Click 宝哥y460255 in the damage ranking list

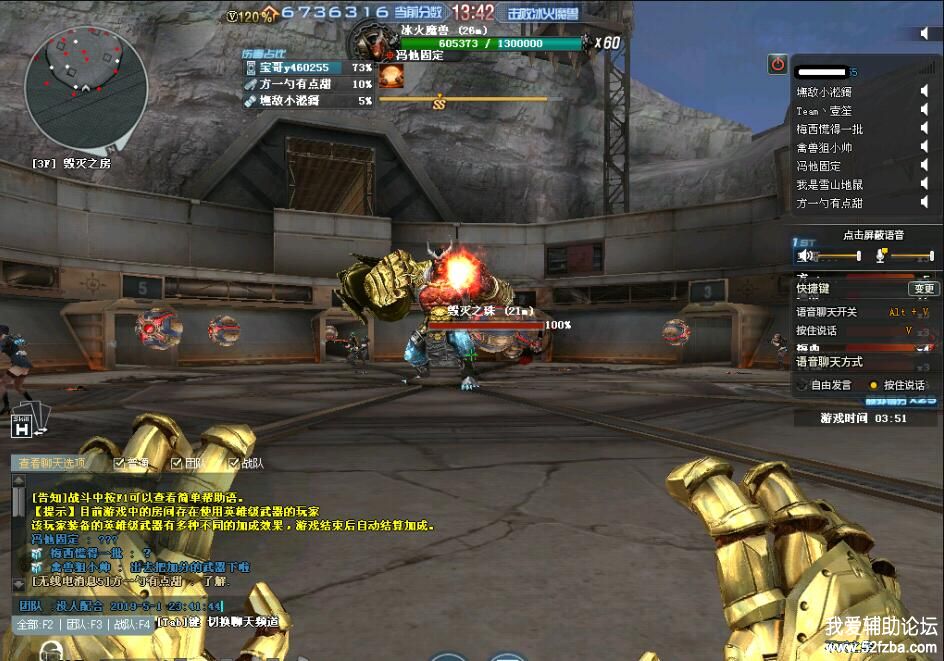tap(294, 68)
